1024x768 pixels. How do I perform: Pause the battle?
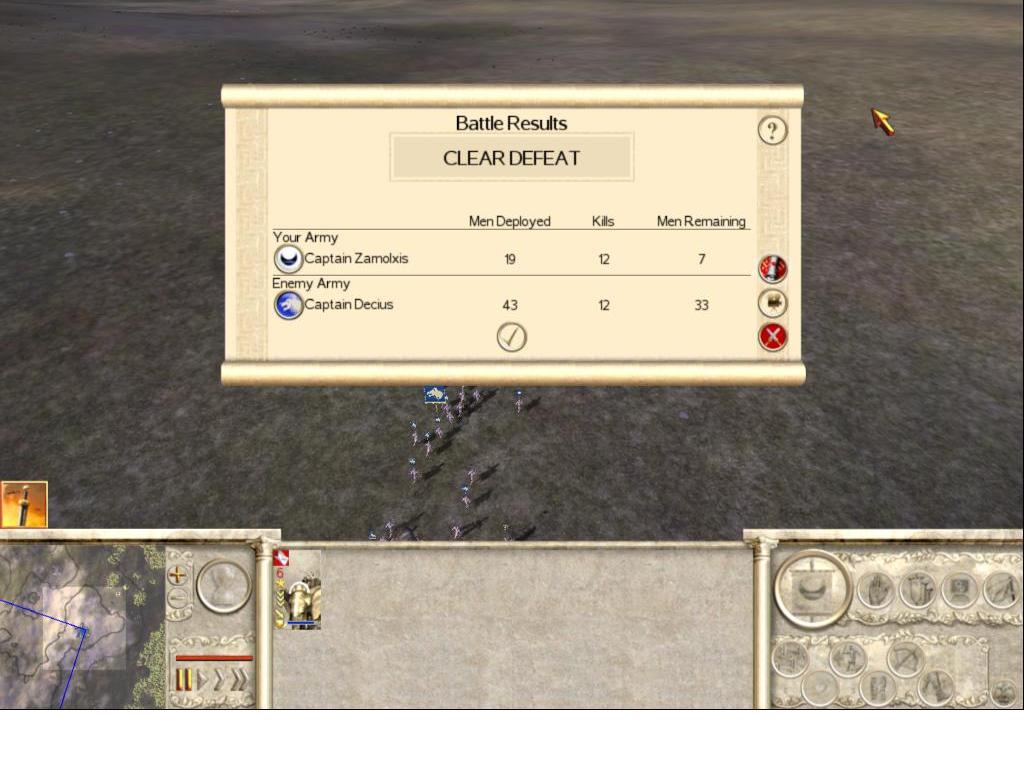pyautogui.click(x=184, y=681)
